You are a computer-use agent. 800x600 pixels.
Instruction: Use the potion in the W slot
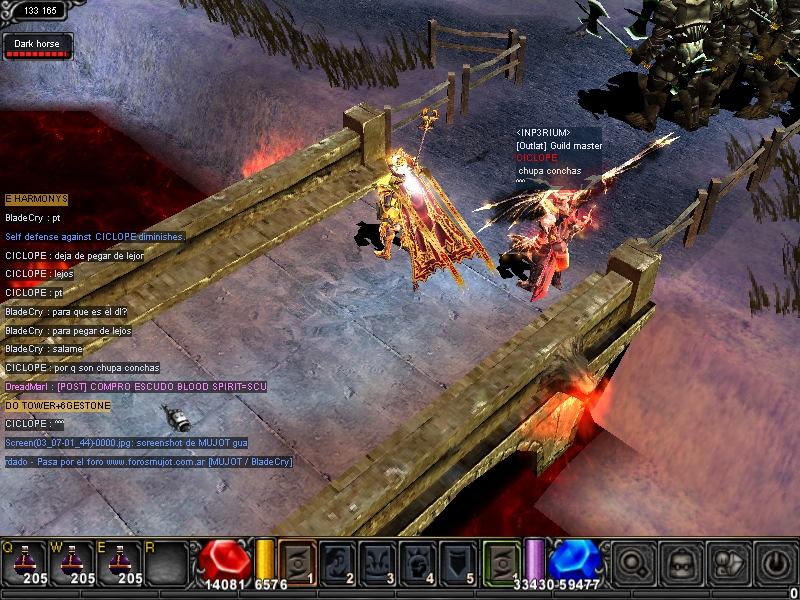click(x=74, y=564)
